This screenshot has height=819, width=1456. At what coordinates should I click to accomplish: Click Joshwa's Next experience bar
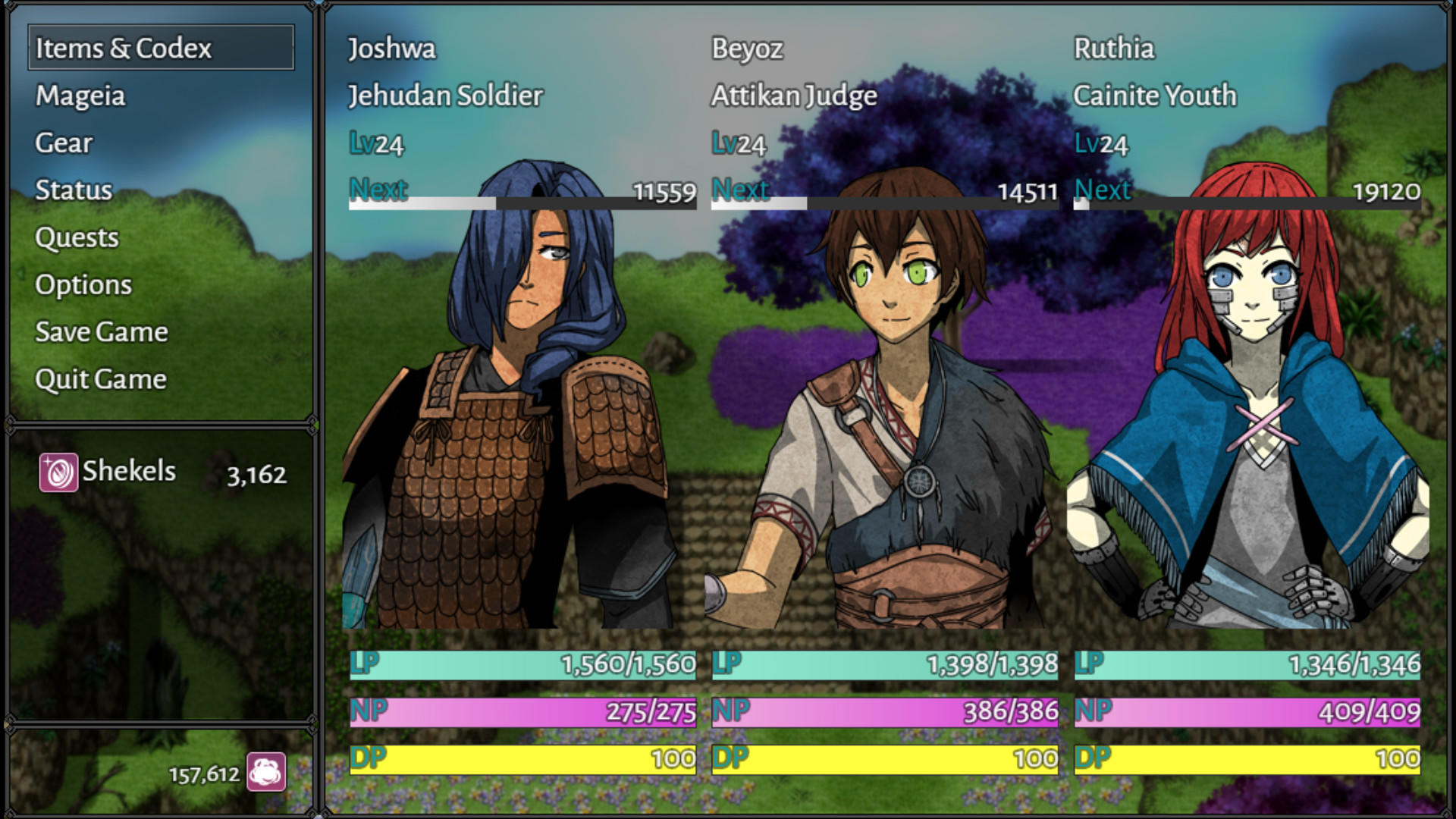pos(523,203)
